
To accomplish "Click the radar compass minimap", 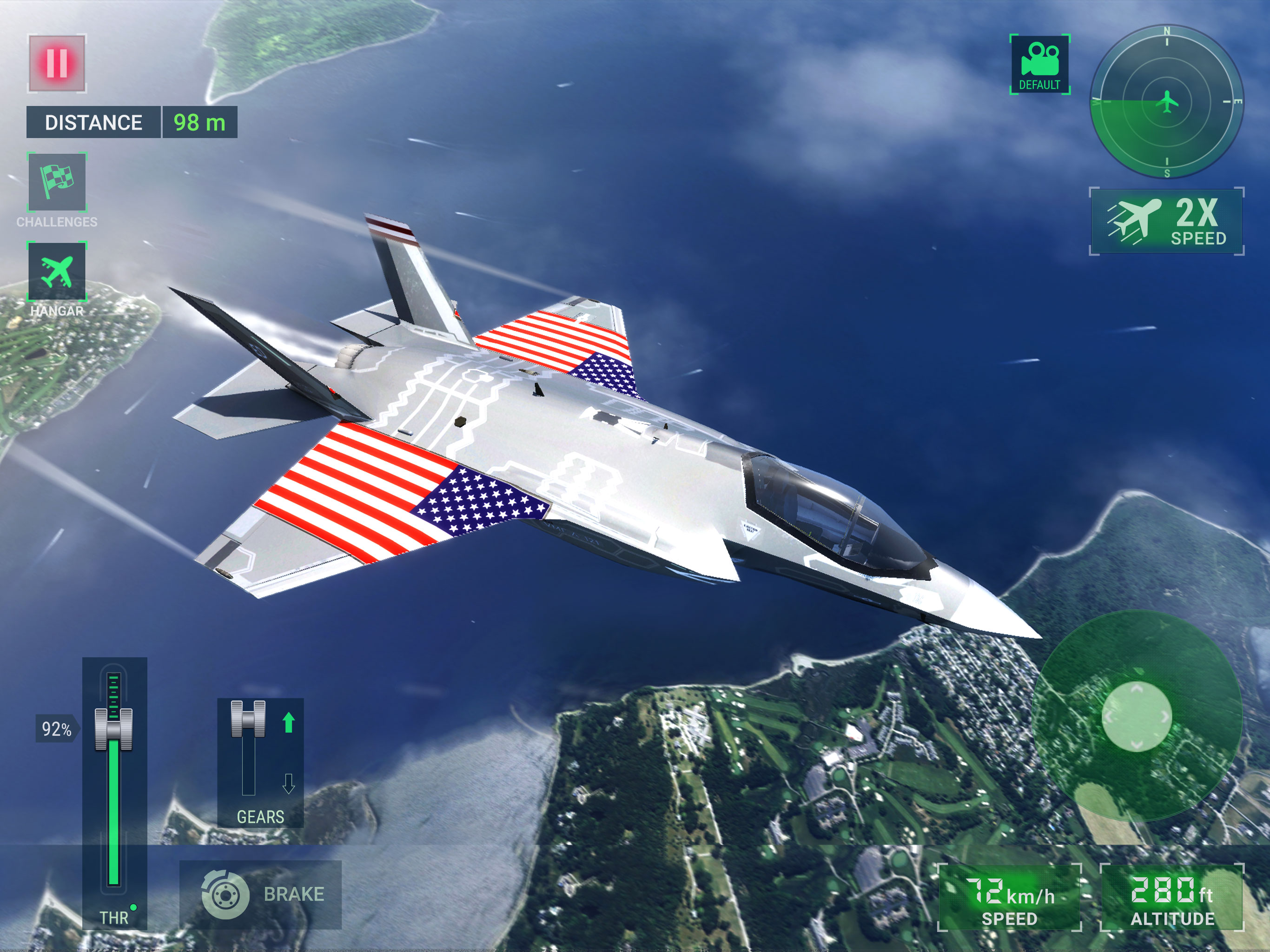I will [1166, 102].
